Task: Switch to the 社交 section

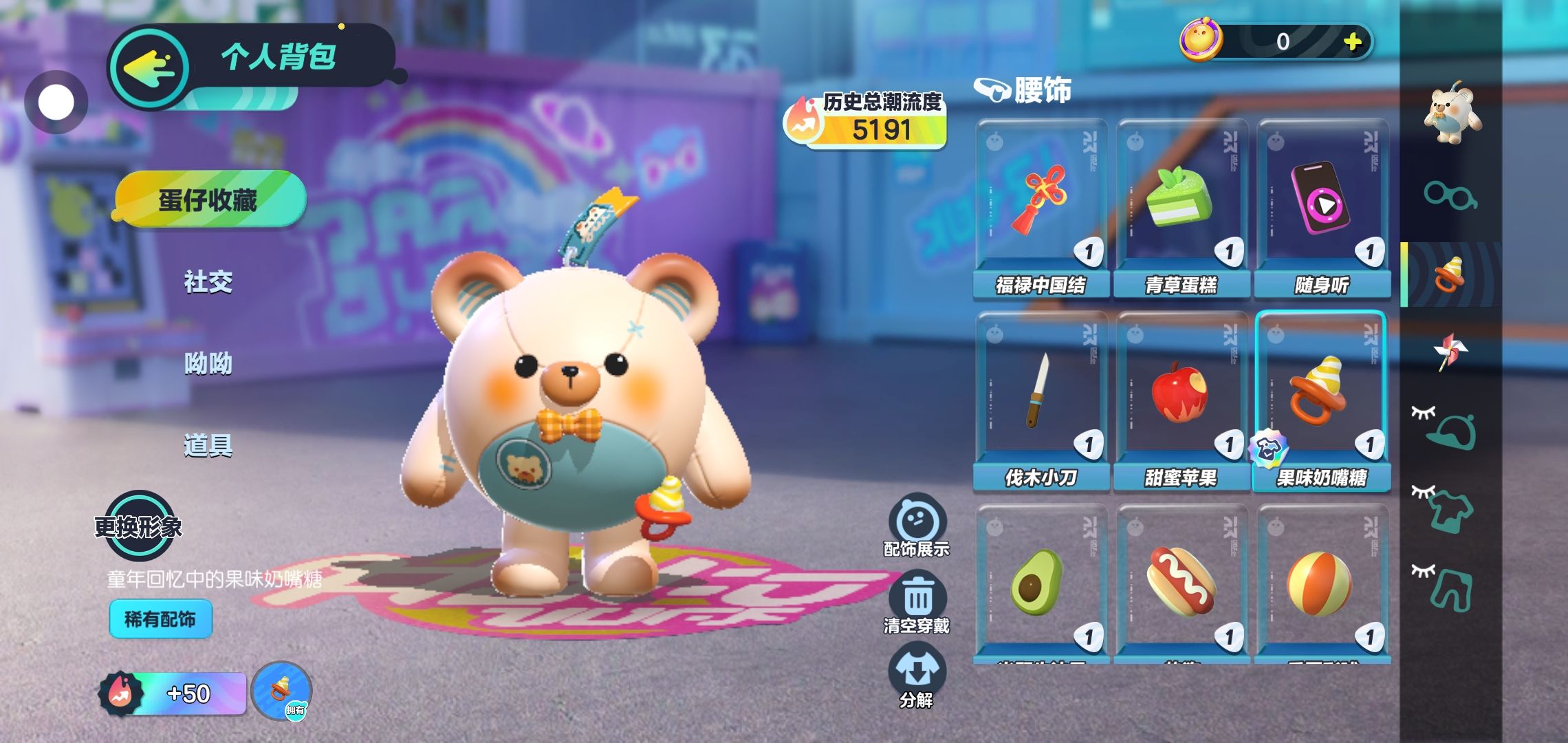Action: tap(208, 281)
